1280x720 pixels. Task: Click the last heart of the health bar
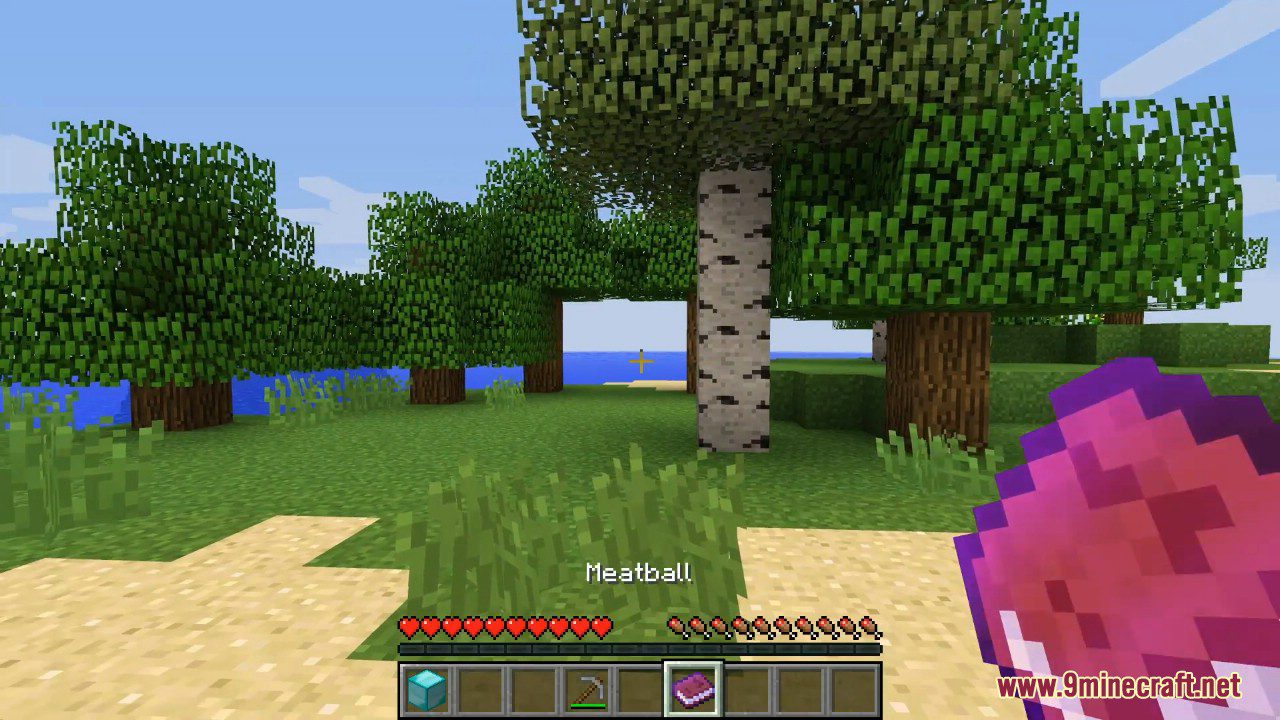(604, 625)
